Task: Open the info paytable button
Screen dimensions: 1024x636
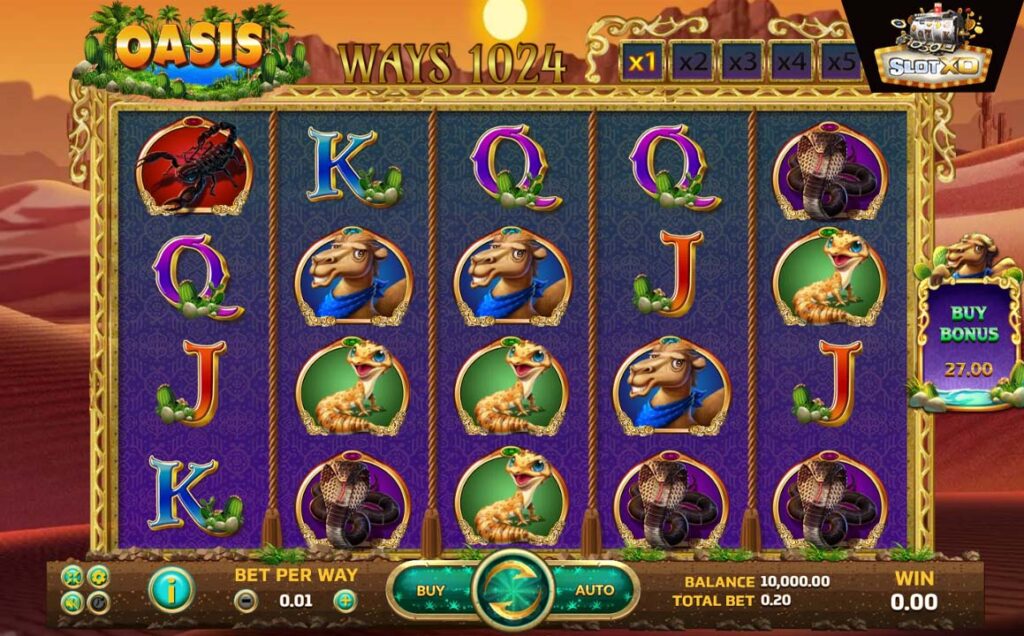Action: [169, 590]
